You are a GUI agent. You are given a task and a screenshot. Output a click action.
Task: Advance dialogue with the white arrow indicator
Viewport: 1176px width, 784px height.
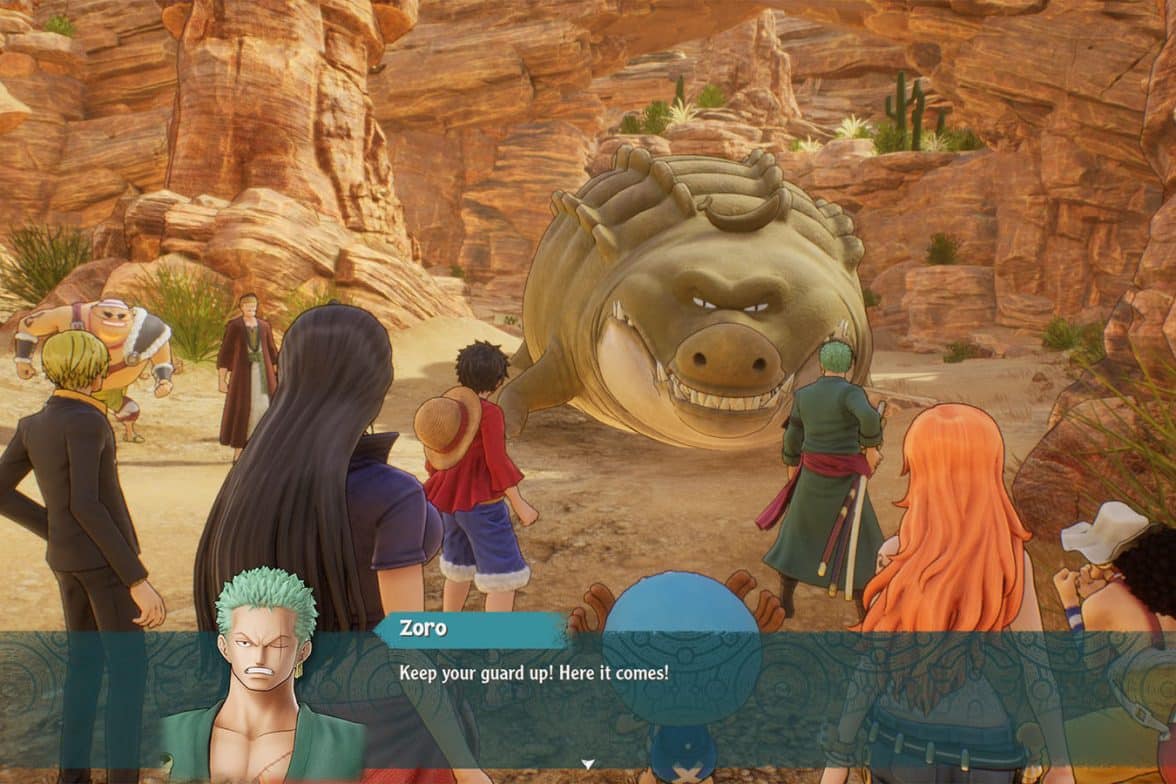(x=588, y=765)
